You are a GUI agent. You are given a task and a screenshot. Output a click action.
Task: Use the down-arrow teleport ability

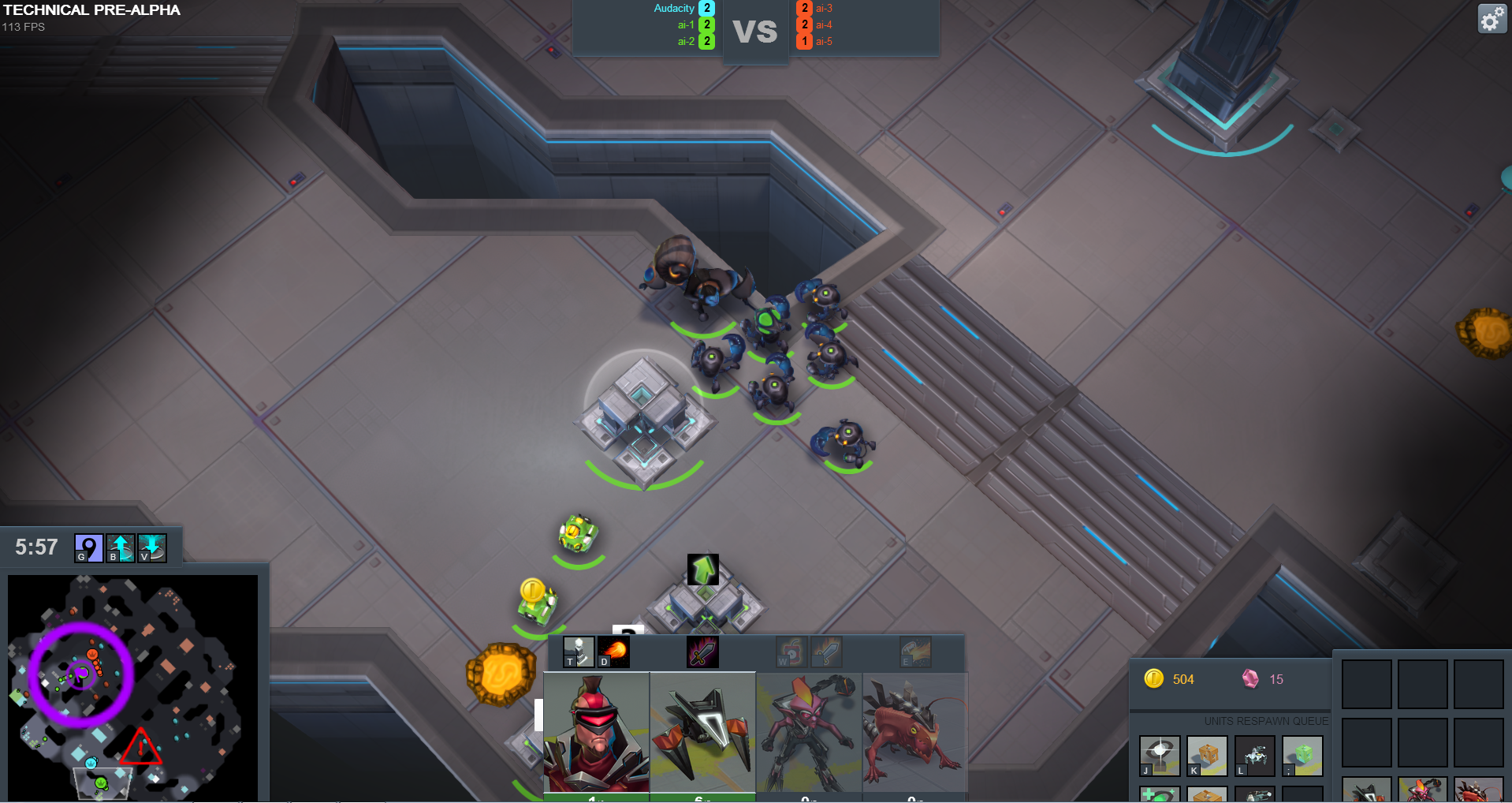pyautogui.click(x=151, y=547)
